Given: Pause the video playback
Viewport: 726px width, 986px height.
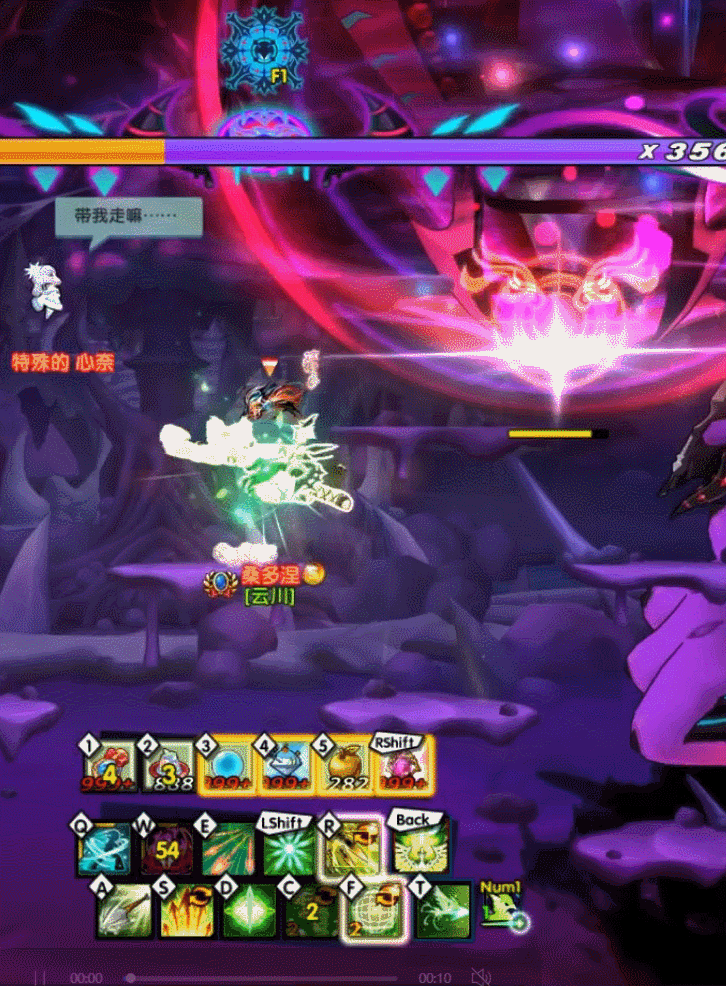Looking at the screenshot, I should point(40,977).
